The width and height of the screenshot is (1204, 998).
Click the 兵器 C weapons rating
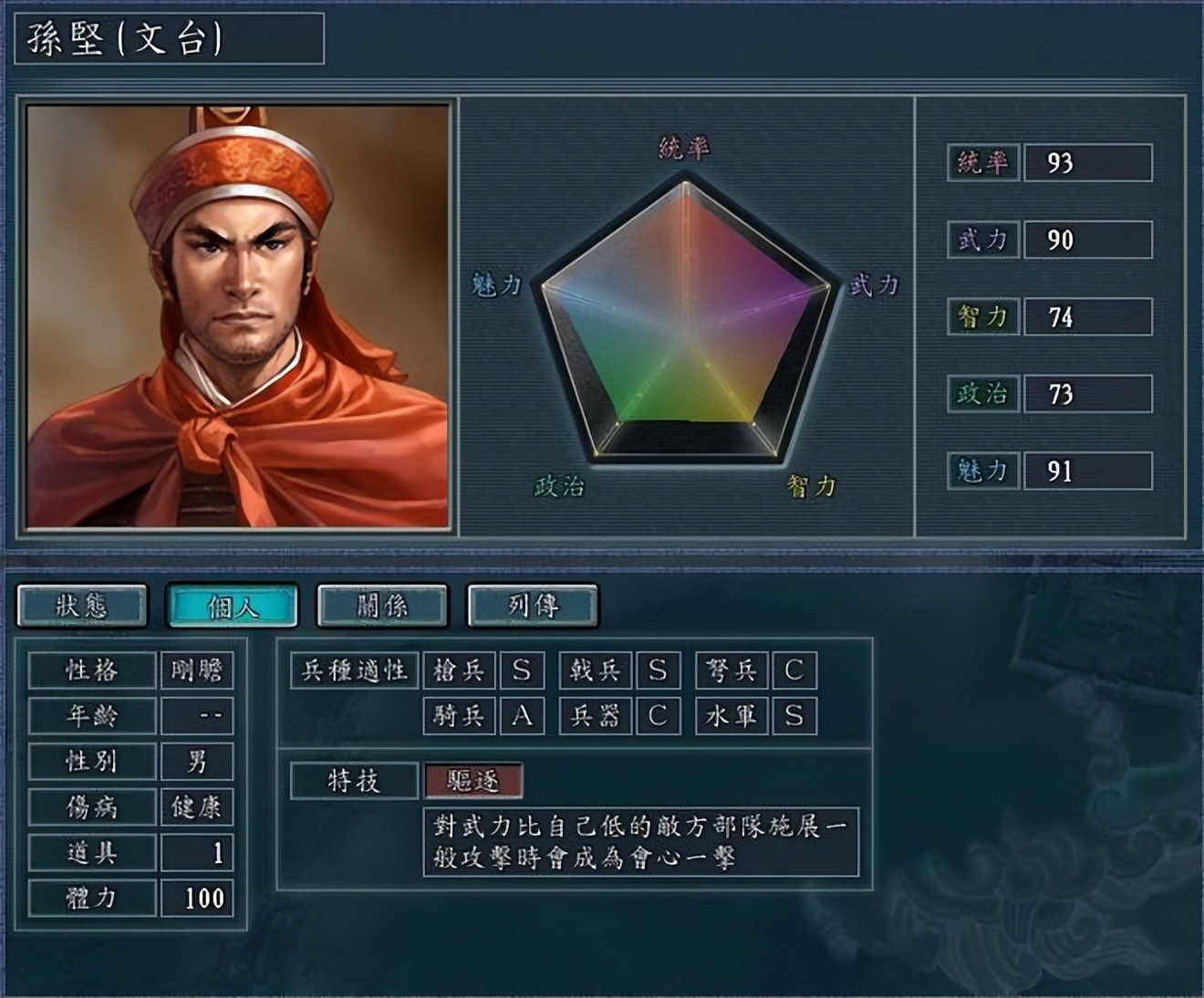659,717
